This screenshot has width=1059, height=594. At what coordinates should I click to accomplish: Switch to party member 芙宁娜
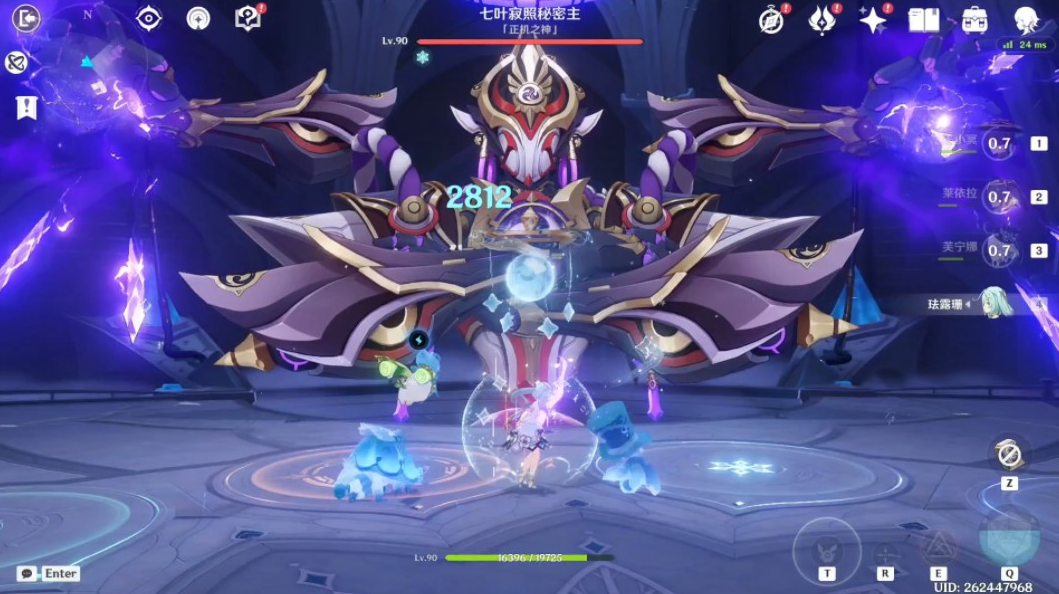coord(998,250)
